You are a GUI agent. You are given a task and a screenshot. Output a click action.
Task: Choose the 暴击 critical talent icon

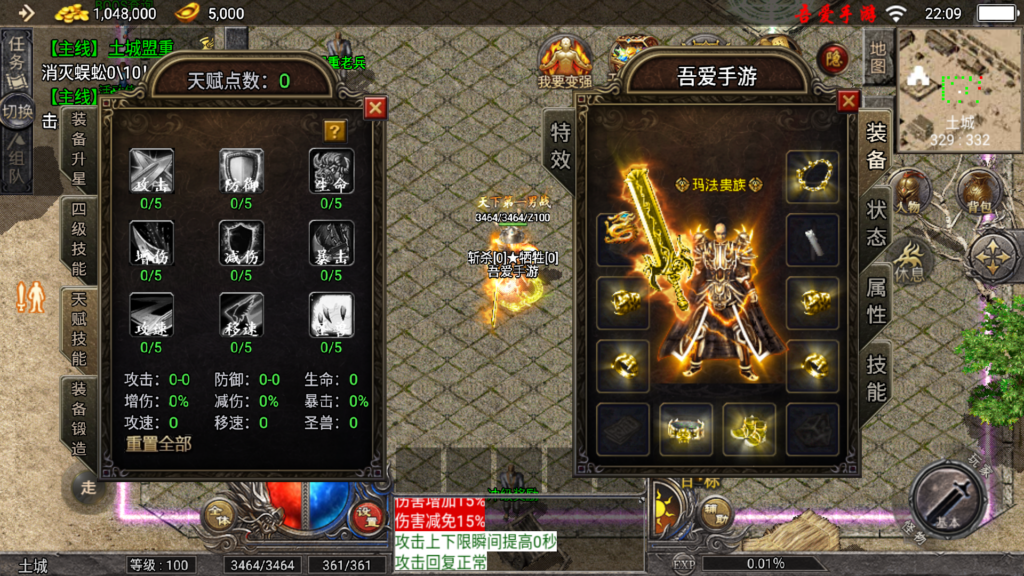click(331, 242)
